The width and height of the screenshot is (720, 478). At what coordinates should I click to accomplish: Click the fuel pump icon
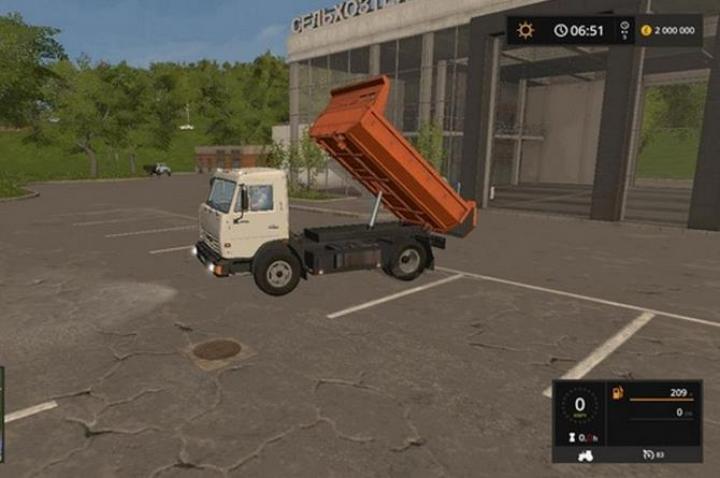click(x=617, y=393)
